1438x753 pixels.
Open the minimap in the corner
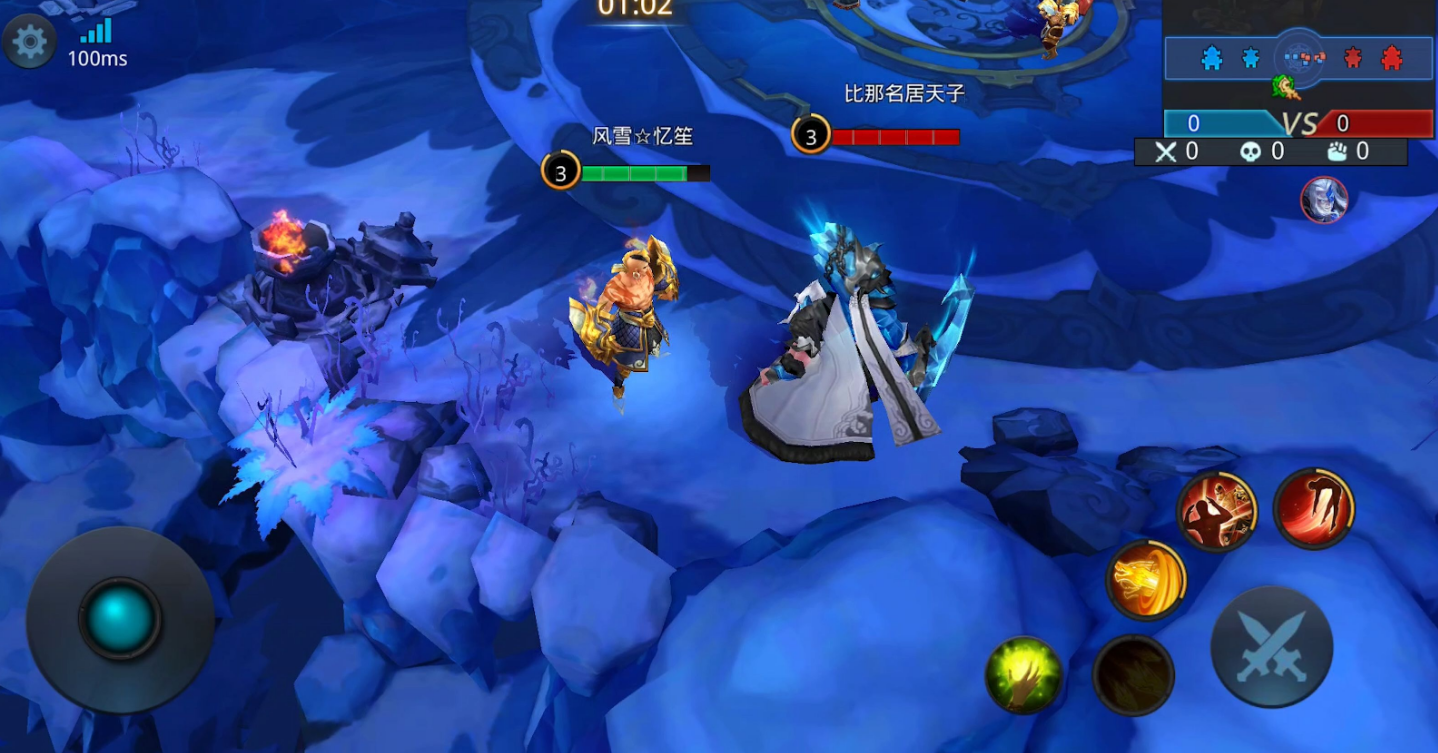point(1300,58)
